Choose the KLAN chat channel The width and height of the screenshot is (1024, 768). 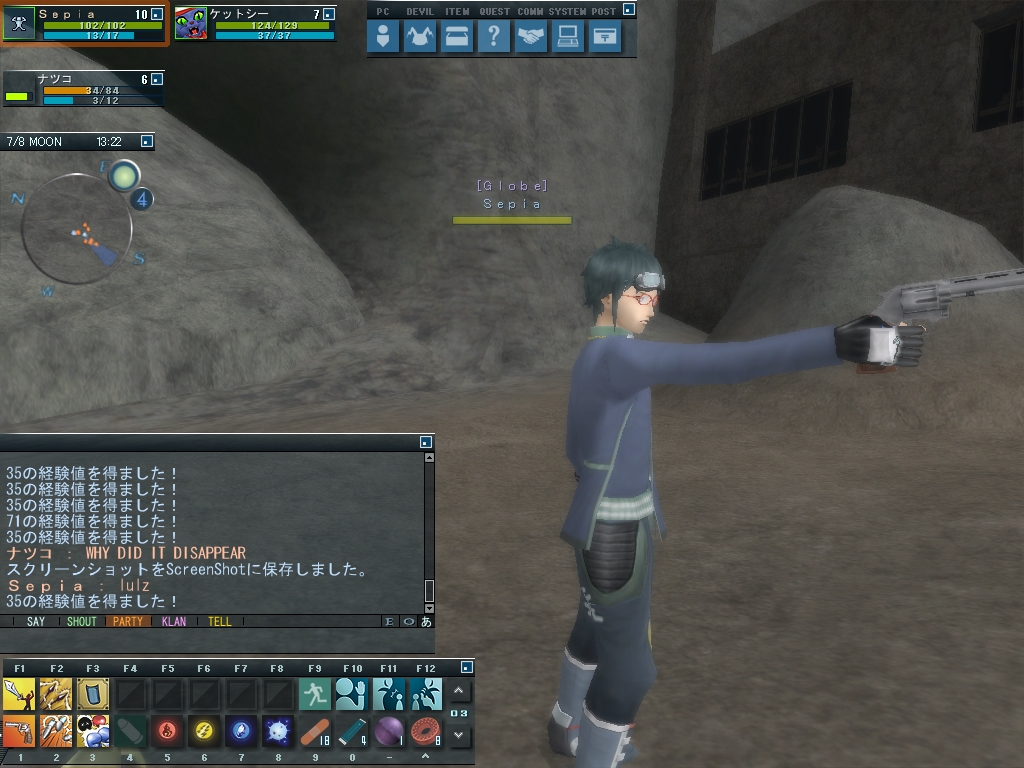174,621
